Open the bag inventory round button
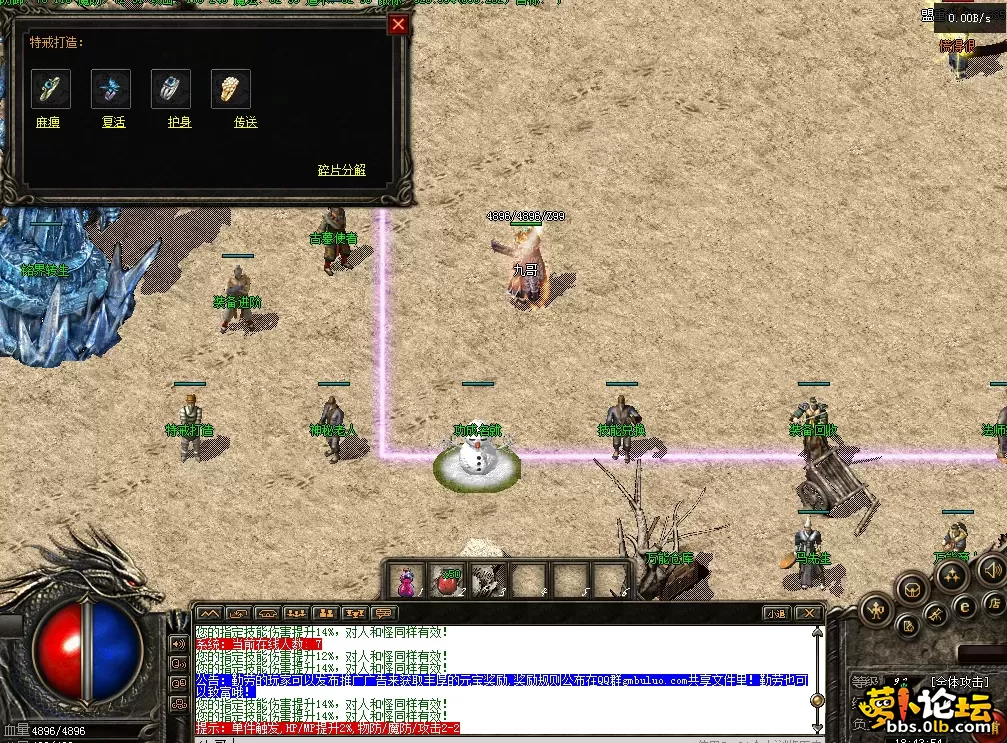Viewport: 1007px width, 743px height. (912, 589)
